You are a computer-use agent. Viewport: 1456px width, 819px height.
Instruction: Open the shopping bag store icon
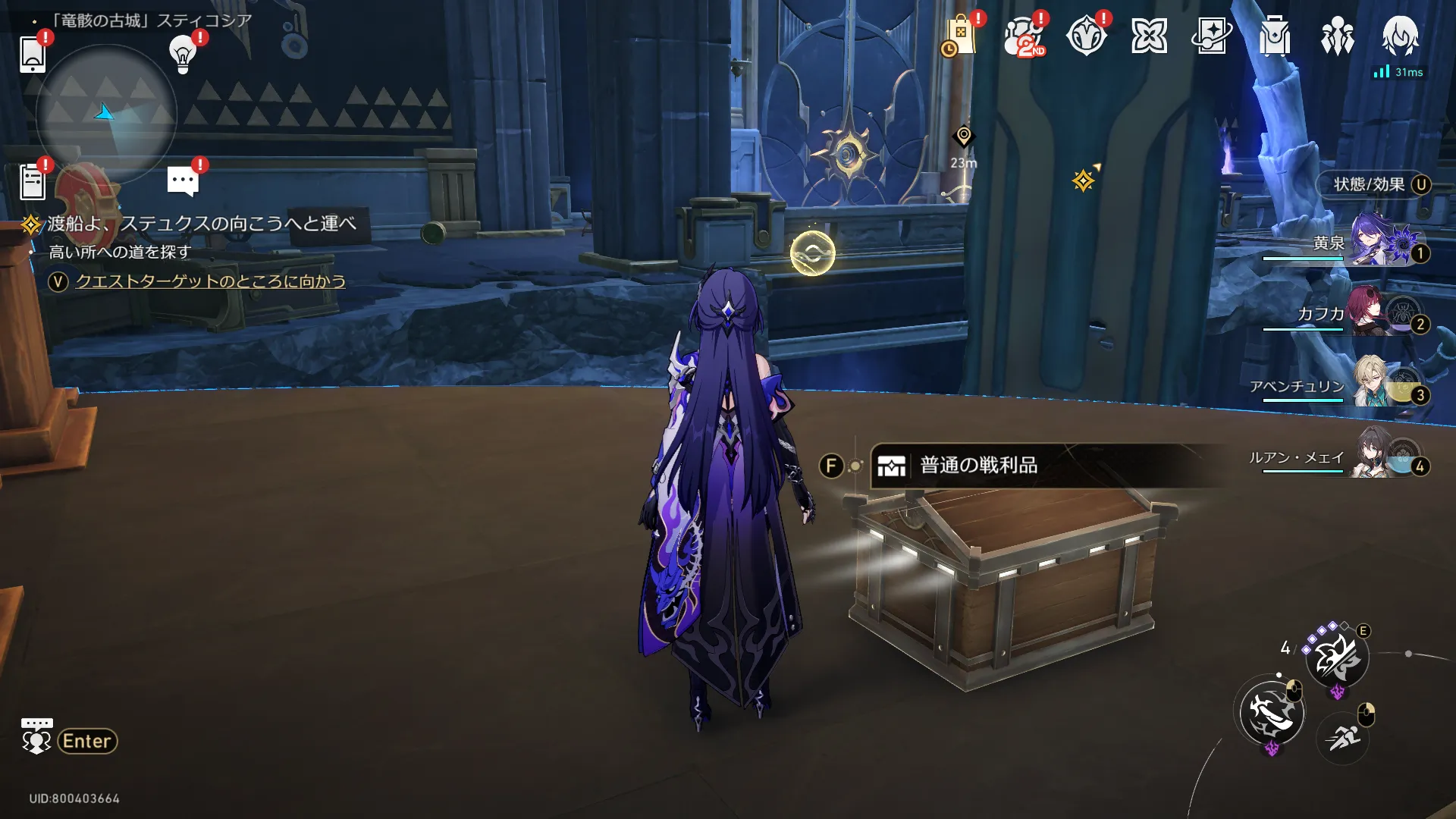coord(960,36)
